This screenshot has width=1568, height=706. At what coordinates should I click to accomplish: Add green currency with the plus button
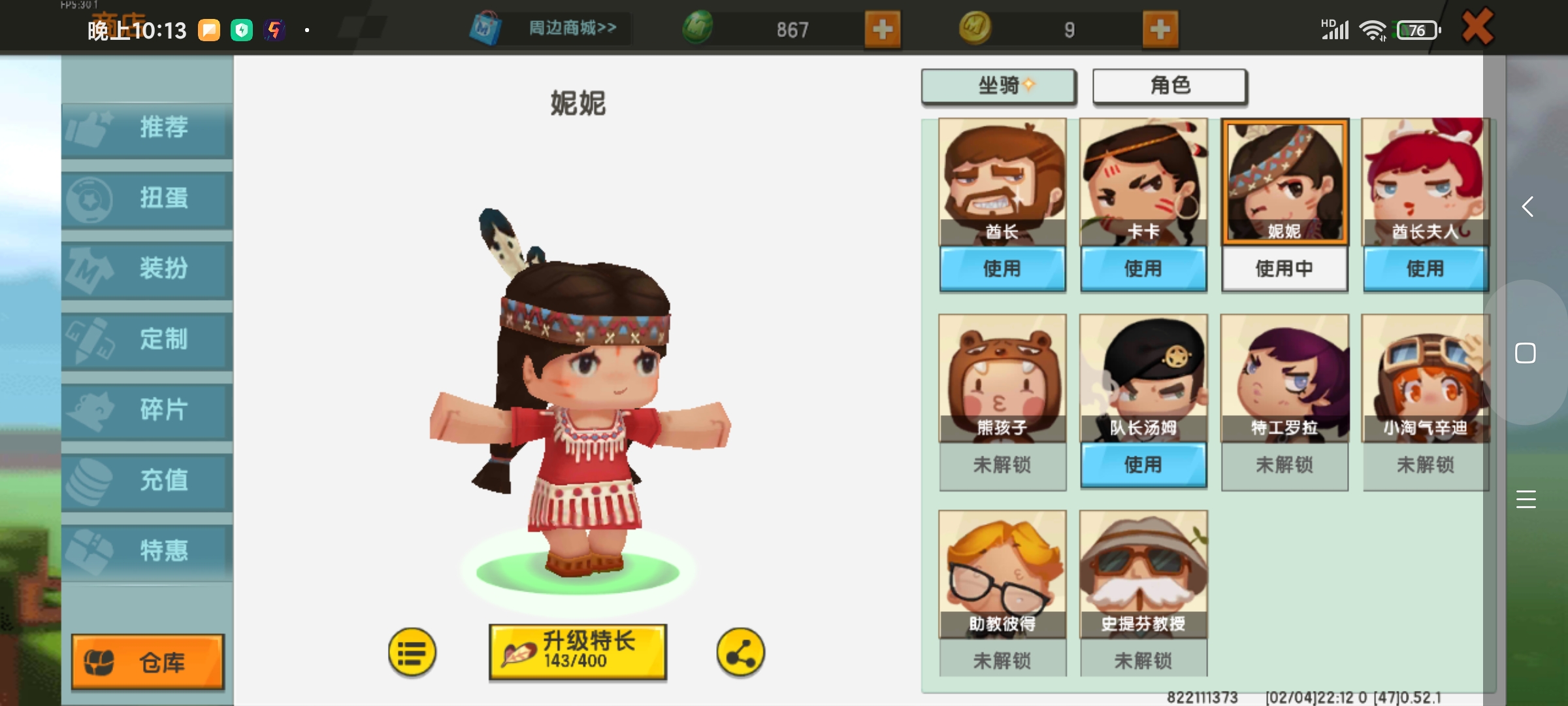tap(884, 29)
